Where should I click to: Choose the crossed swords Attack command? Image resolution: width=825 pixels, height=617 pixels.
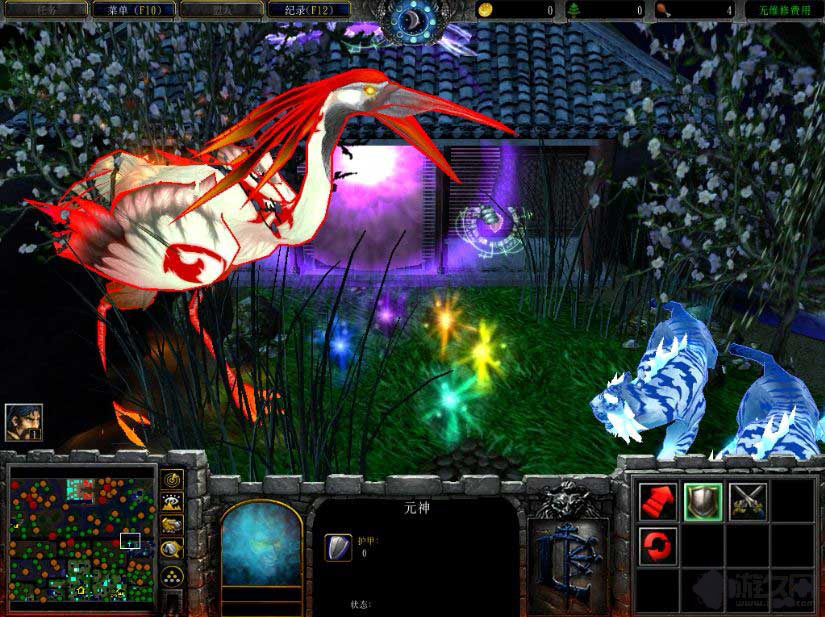[748, 500]
